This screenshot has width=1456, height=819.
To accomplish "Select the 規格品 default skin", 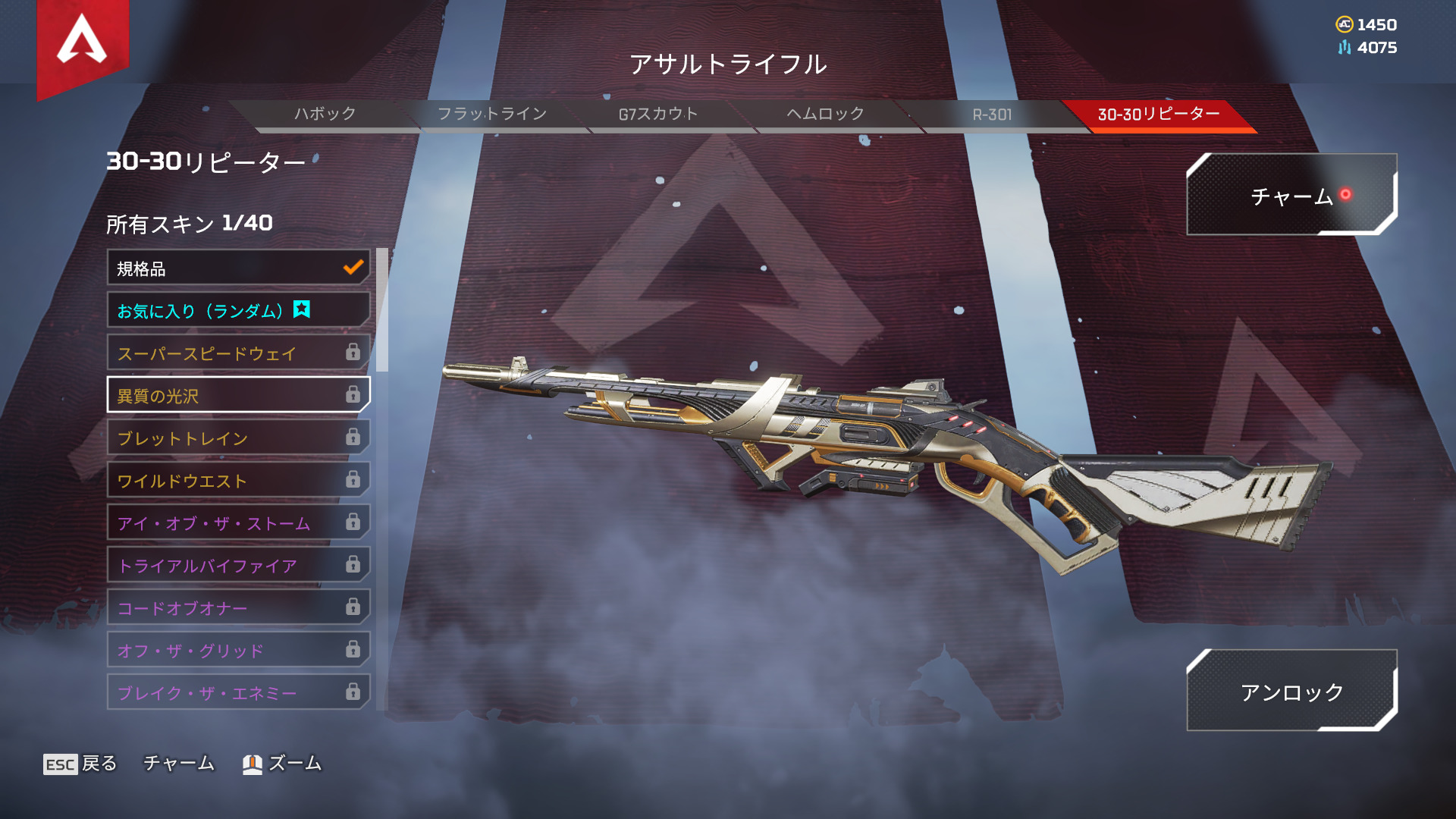I will click(238, 268).
